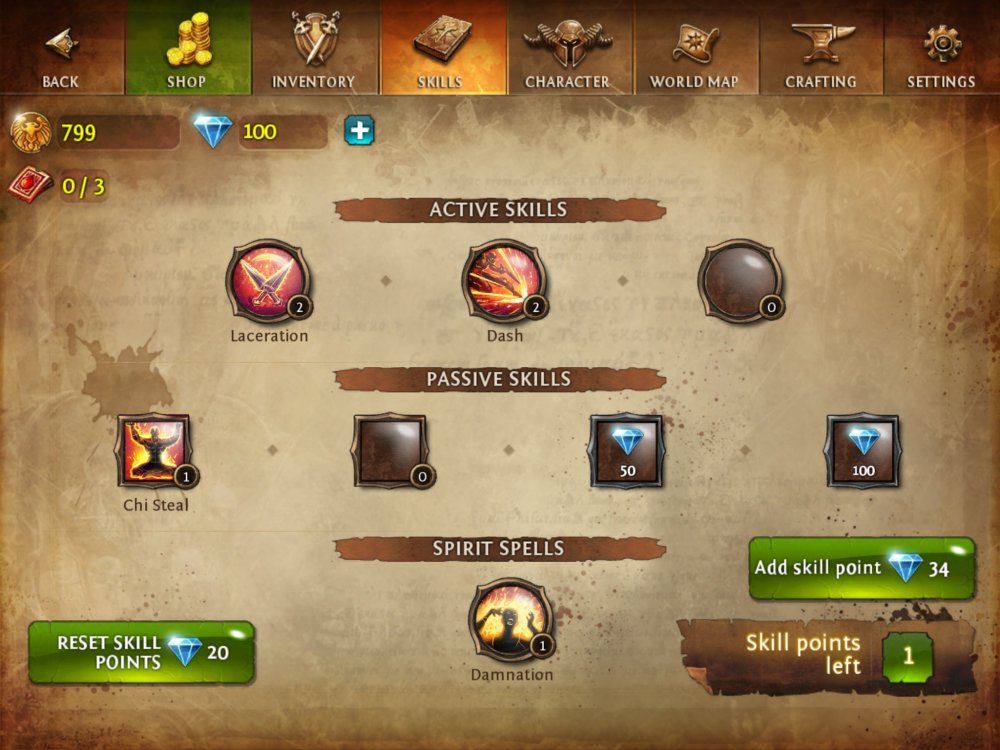The image size is (1000, 750).
Task: Unlock the passive slot costing 50 gems
Action: tap(626, 451)
